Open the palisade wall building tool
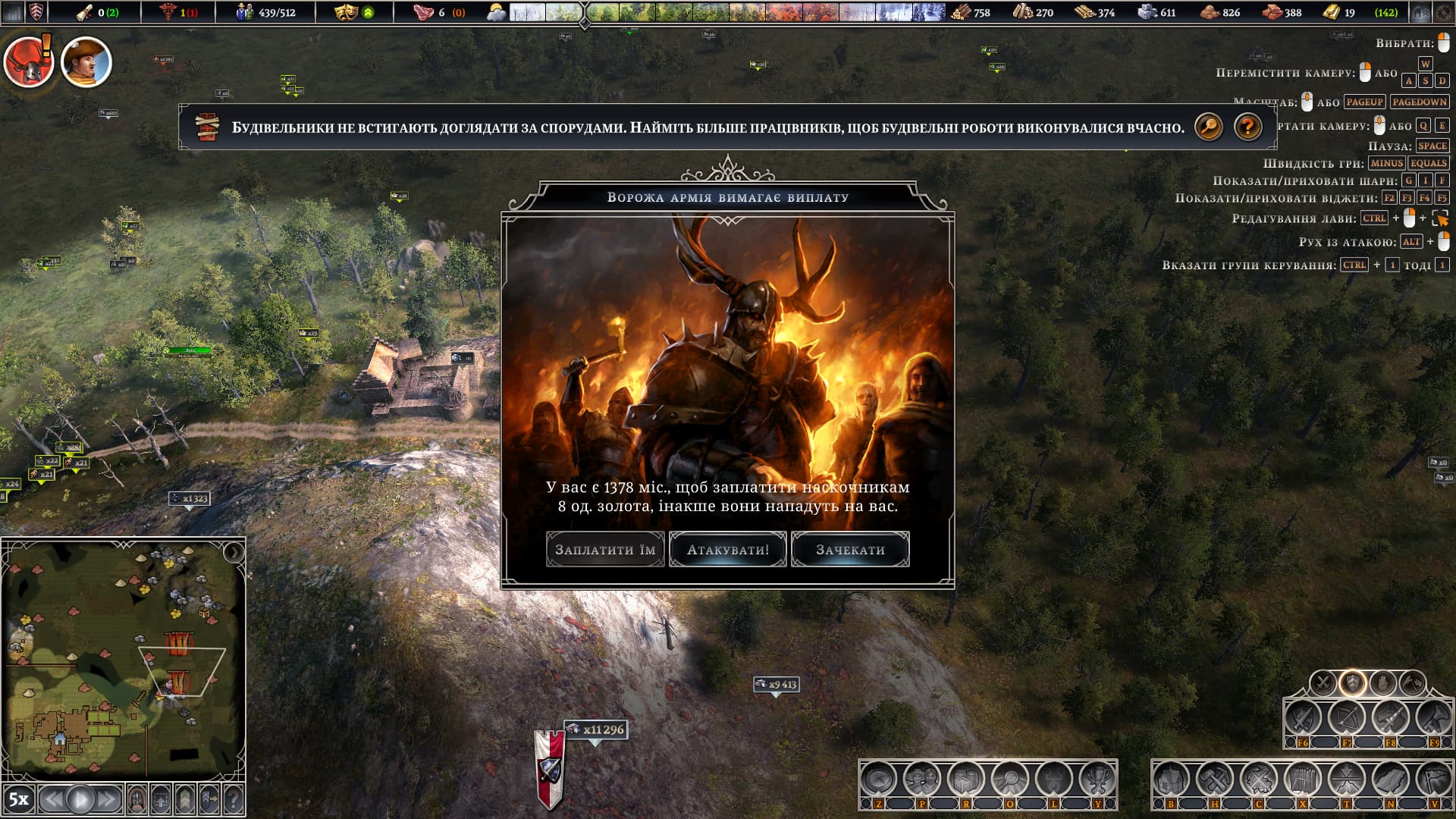This screenshot has height=819, width=1456. click(1302, 779)
